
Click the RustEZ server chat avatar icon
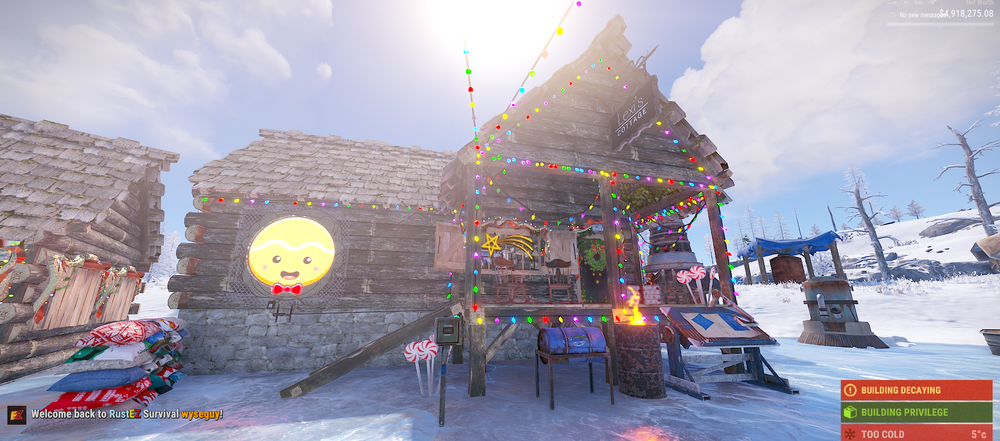tap(17, 415)
